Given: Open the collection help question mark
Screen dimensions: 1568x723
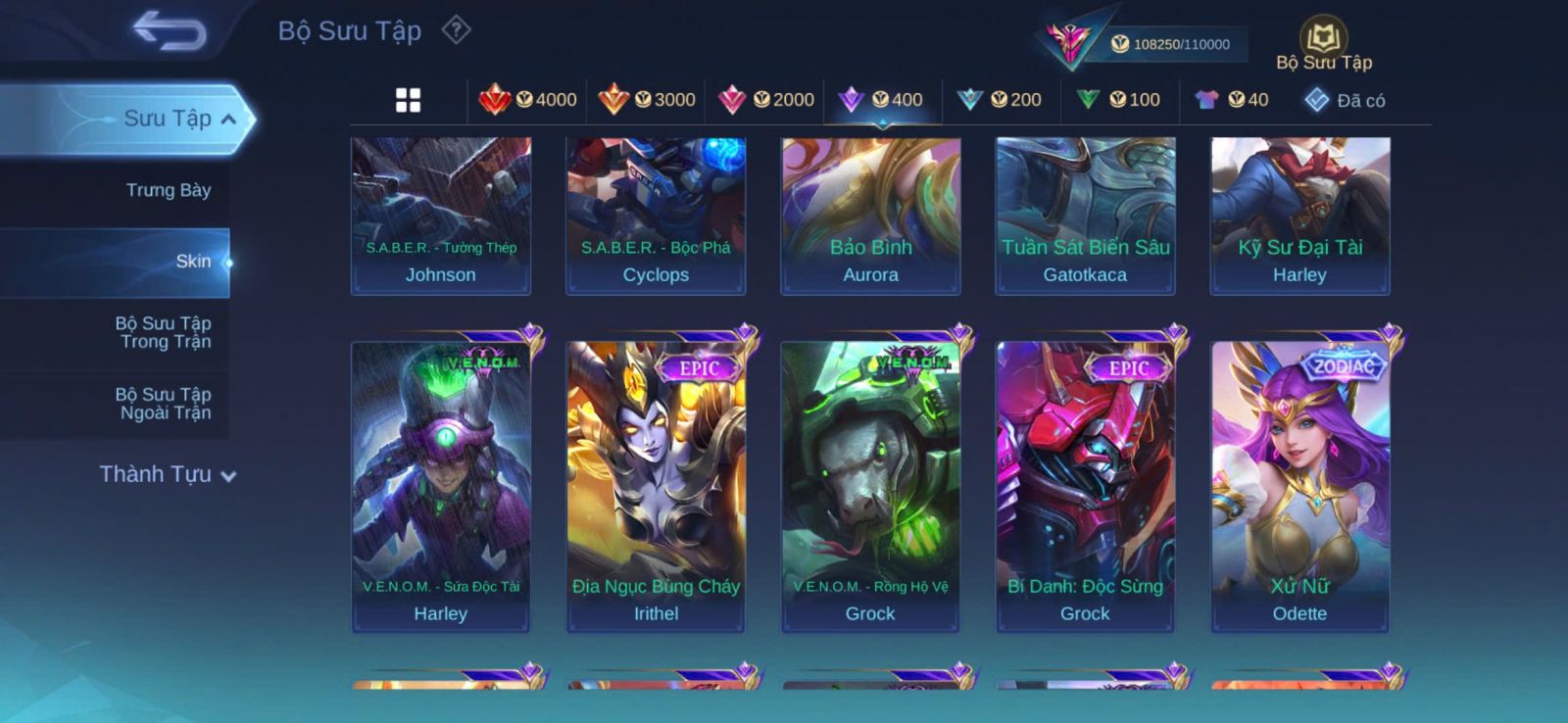Looking at the screenshot, I should point(456,30).
